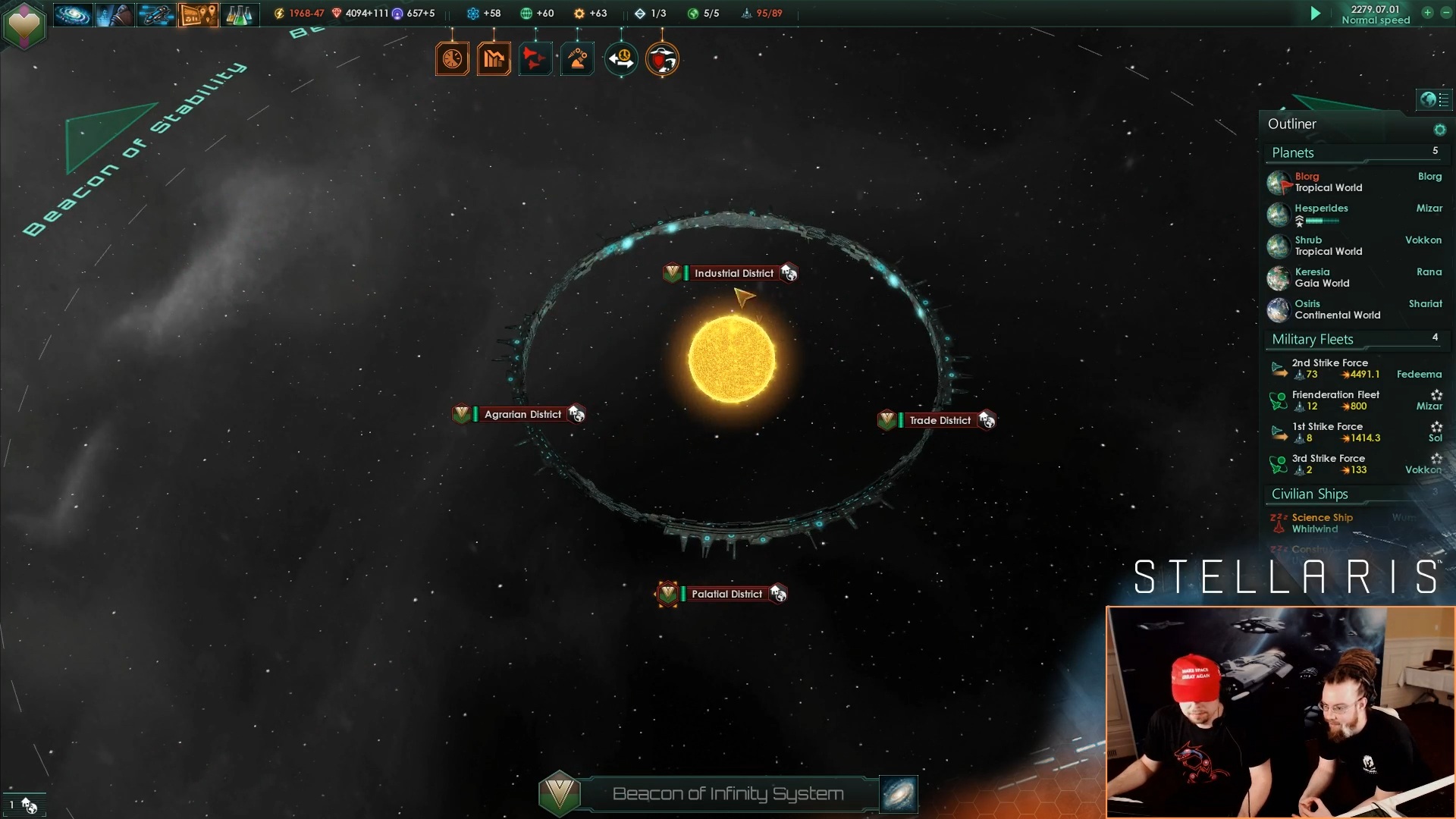Open the ship designer tab with the spaceship blueprint
Screen dimensions: 1456x819
click(156, 14)
